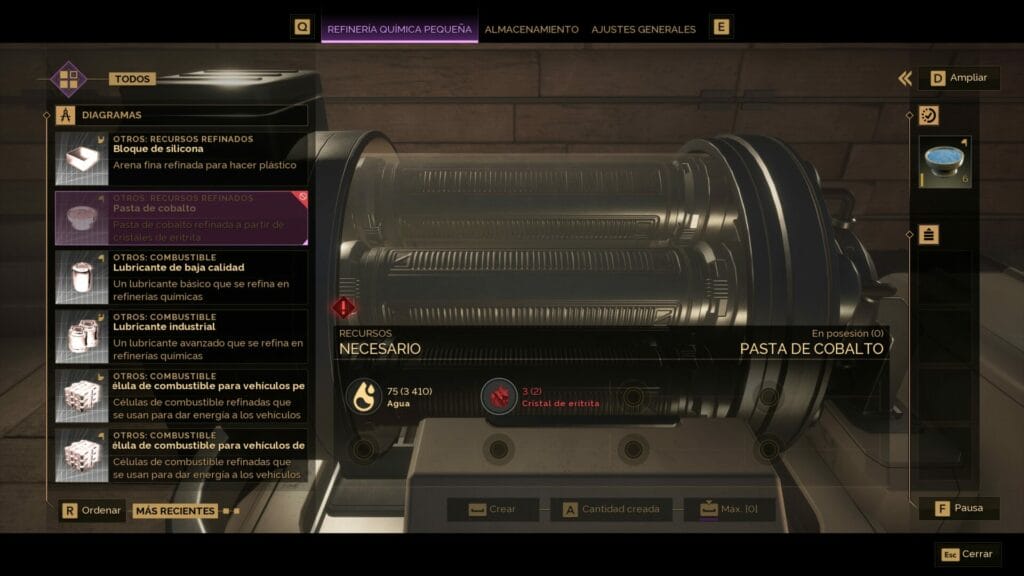Choose the Bloque de silicona diagram
This screenshot has width=1024, height=576.
coord(181,159)
